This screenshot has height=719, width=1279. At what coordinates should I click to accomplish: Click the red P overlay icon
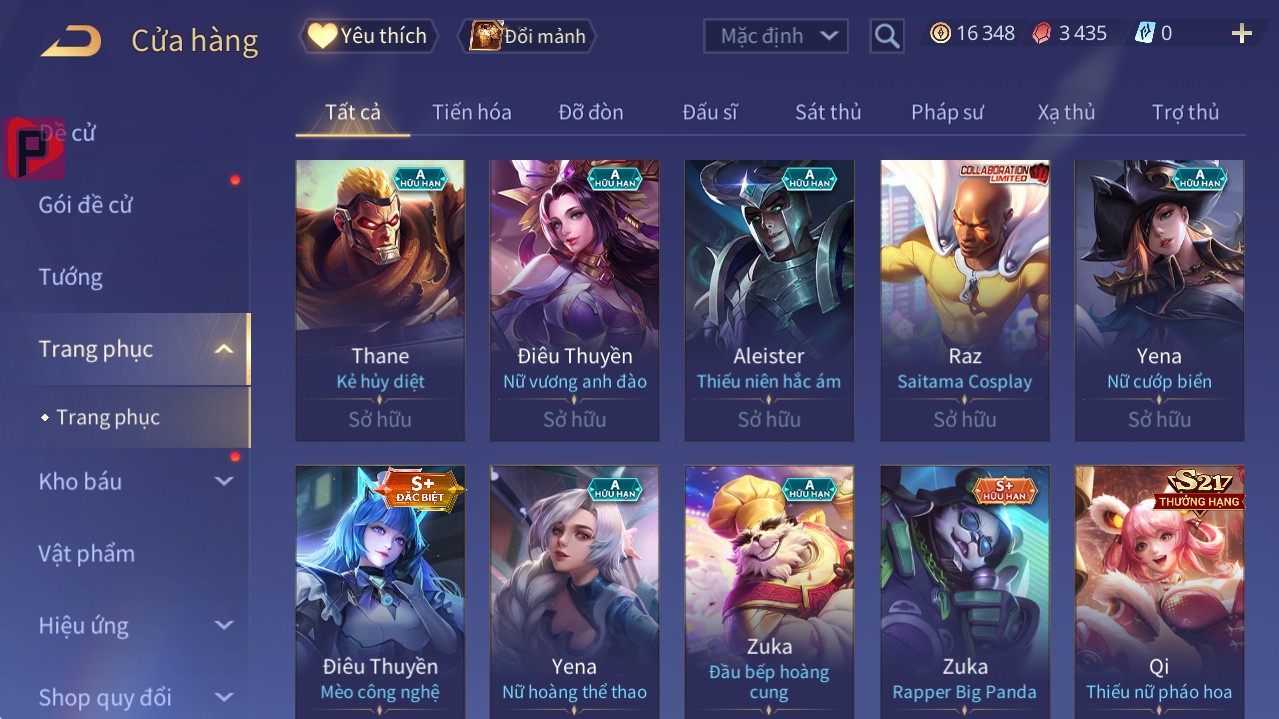(33, 148)
